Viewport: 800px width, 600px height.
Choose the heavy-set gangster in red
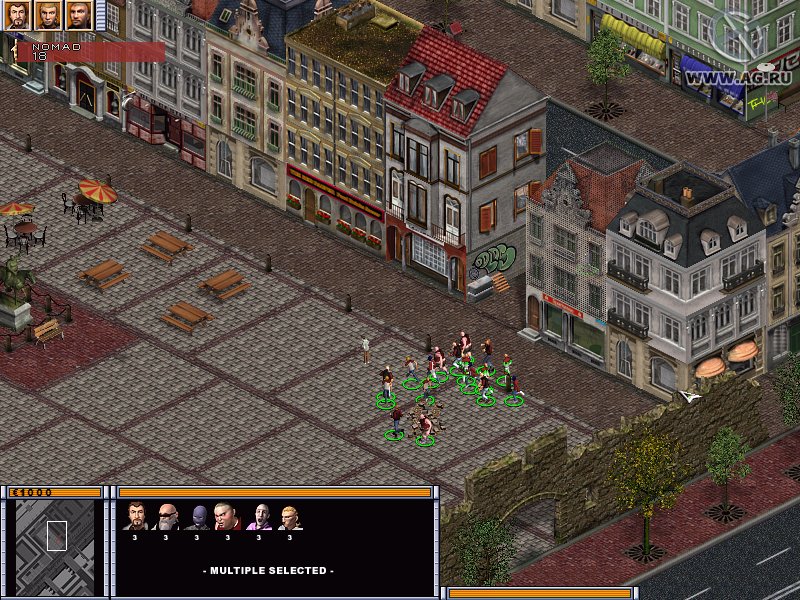click(227, 516)
